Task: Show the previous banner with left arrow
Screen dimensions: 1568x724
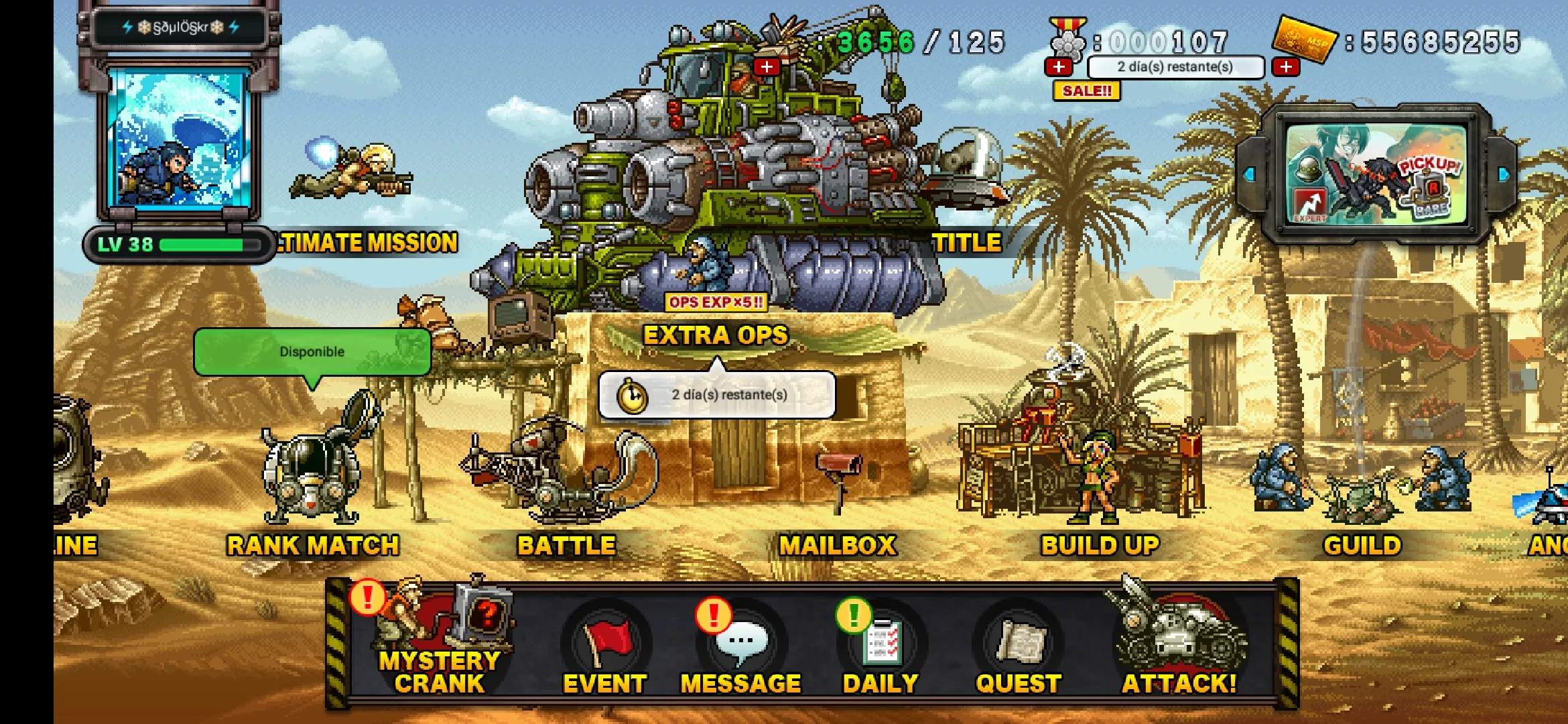Action: pyautogui.click(x=1249, y=174)
